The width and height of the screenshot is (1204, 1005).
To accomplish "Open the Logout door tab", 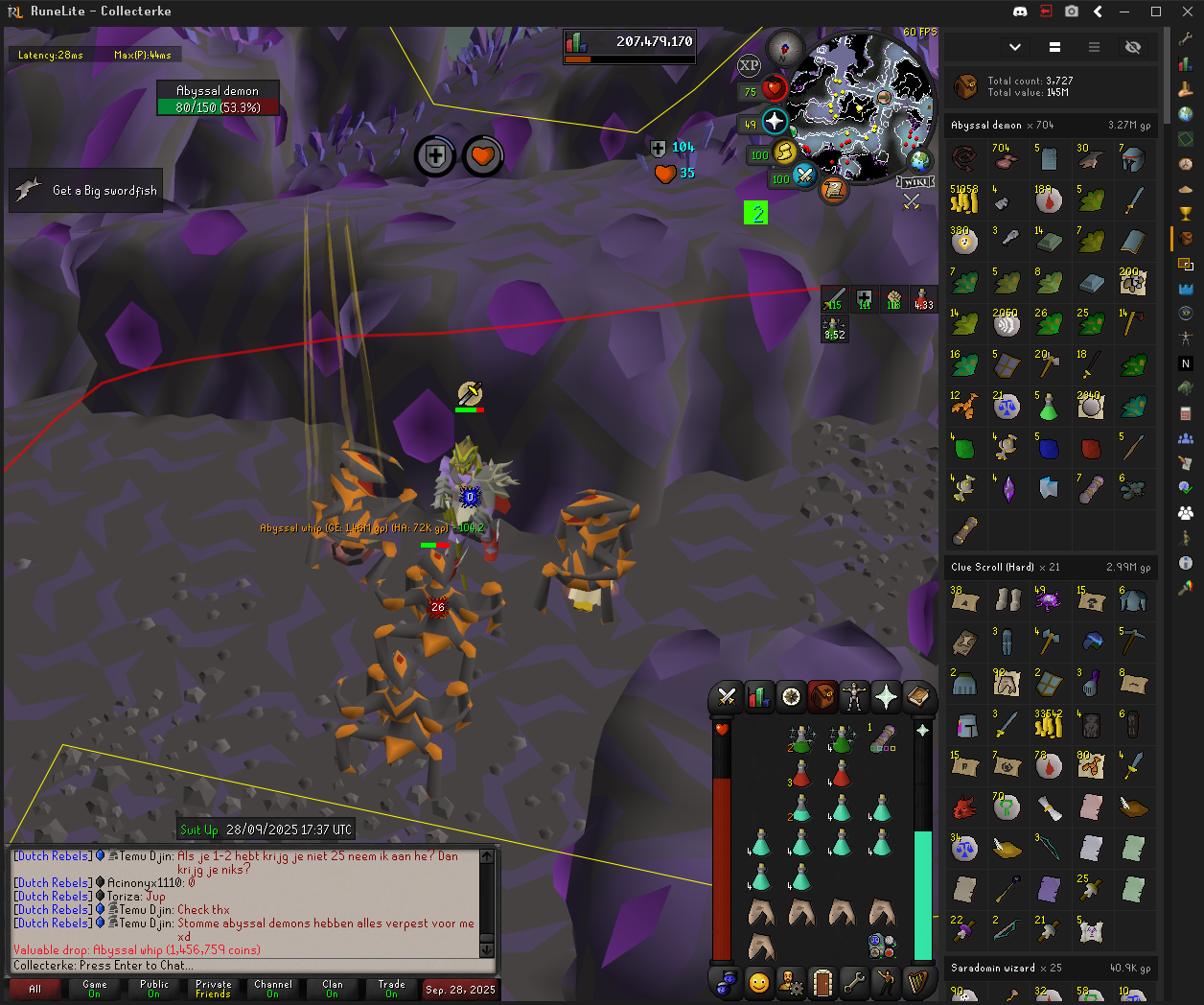I will tap(822, 982).
